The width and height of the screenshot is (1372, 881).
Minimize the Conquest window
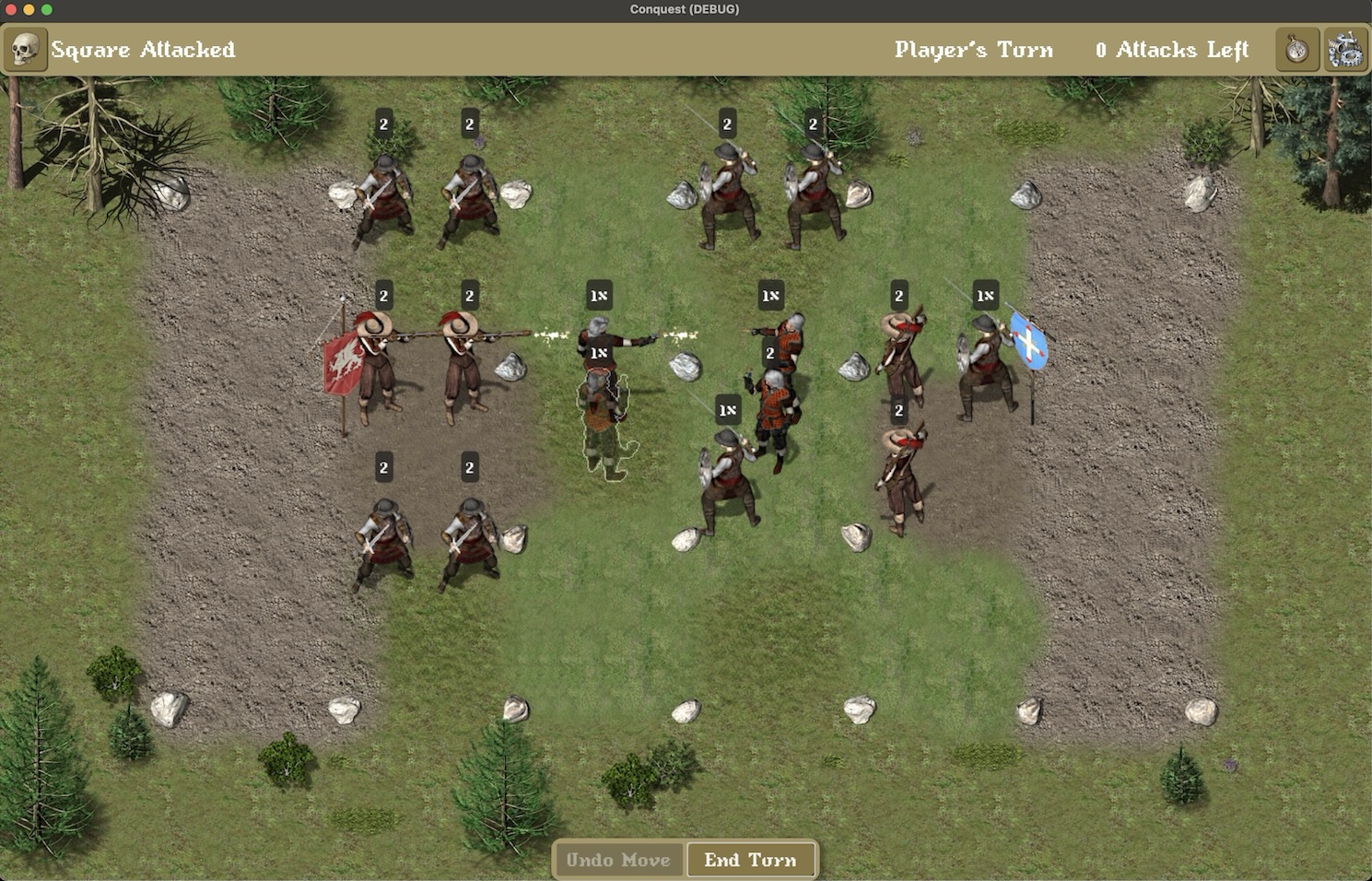click(x=29, y=9)
